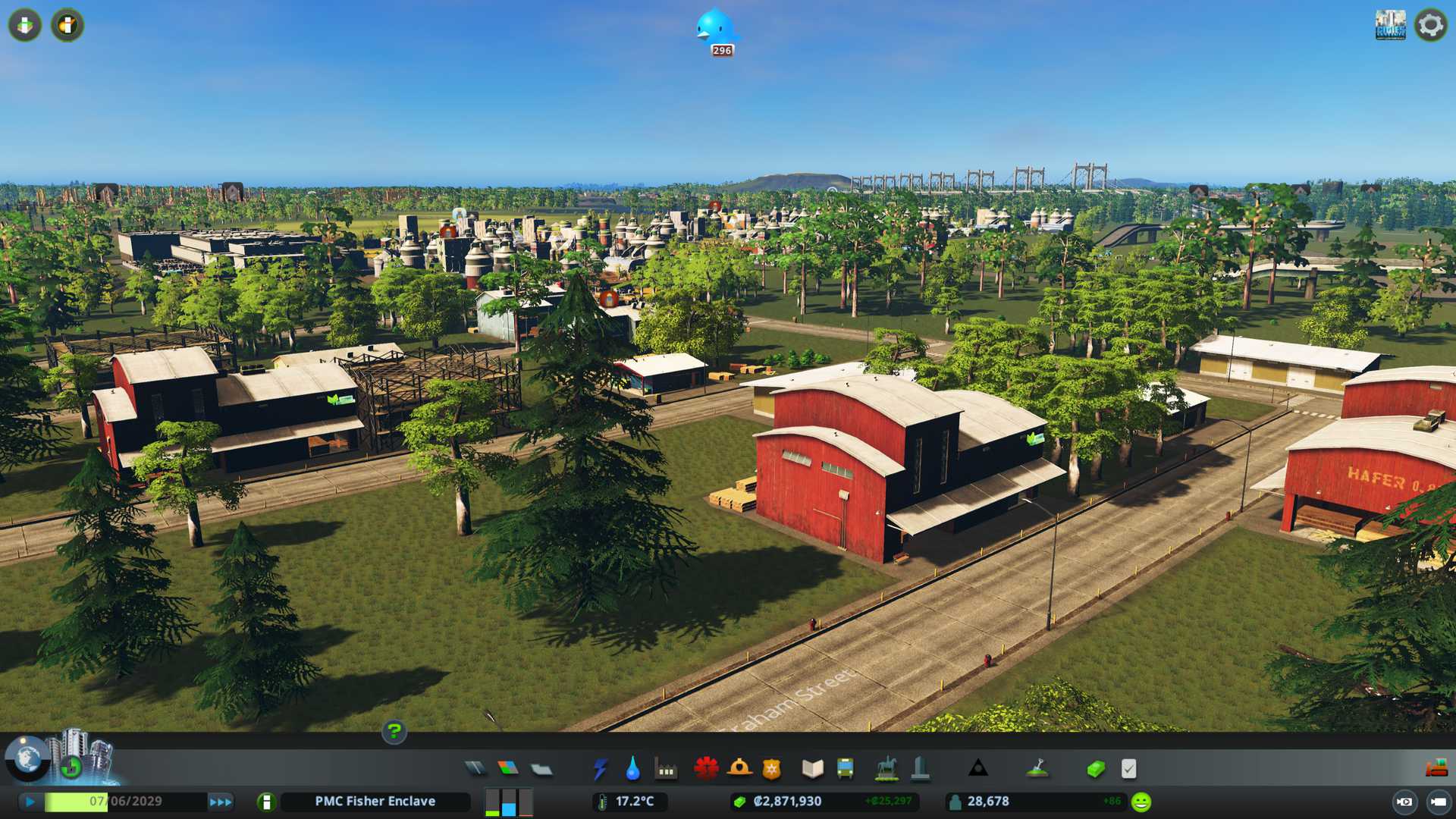Open the bulldozer demolish tool
This screenshot has width=1456, height=819.
(x=1436, y=769)
